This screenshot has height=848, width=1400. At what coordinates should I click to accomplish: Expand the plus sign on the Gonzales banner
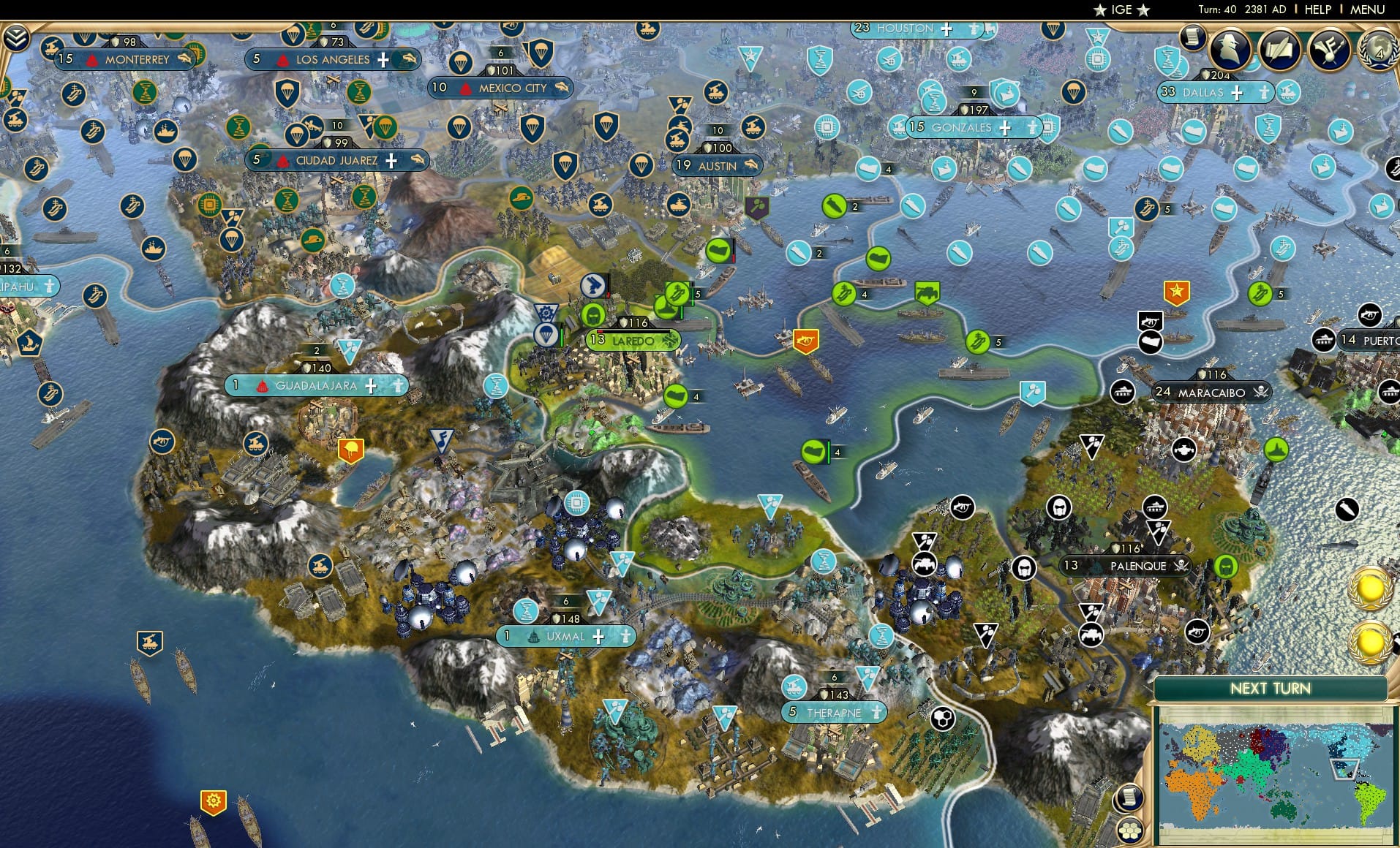coord(1006,128)
